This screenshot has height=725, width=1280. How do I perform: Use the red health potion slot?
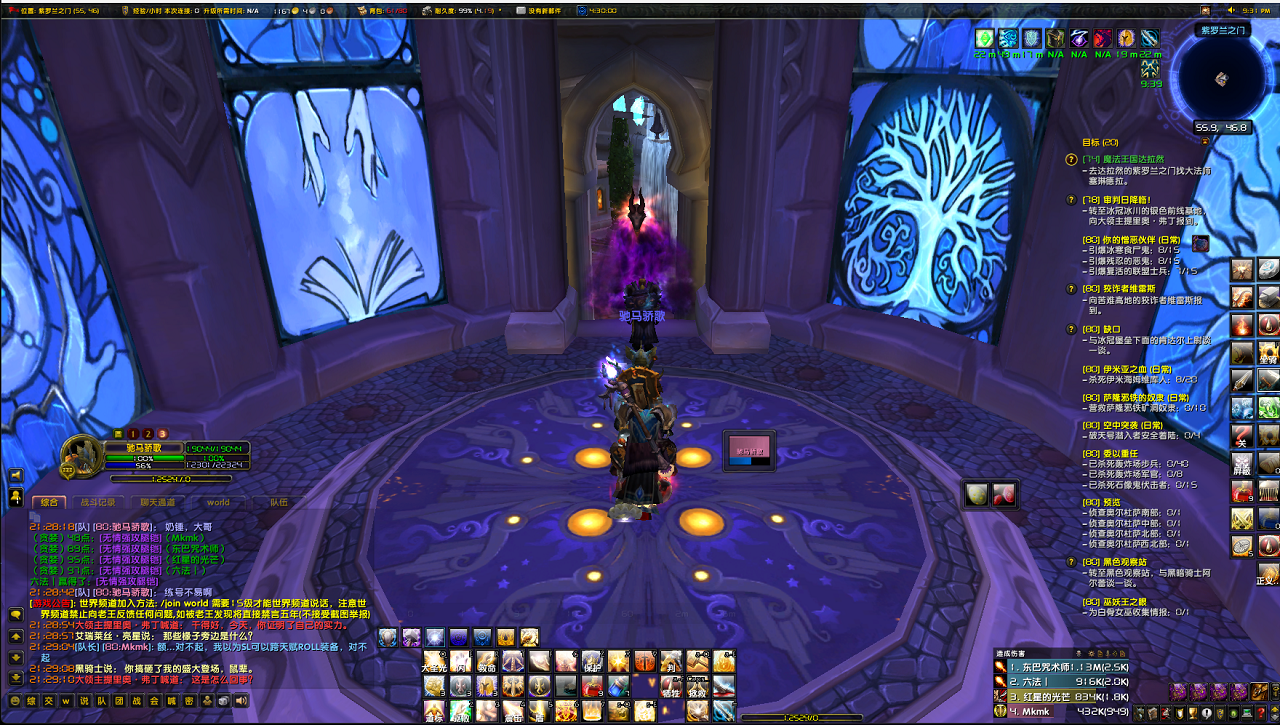click(x=592, y=687)
